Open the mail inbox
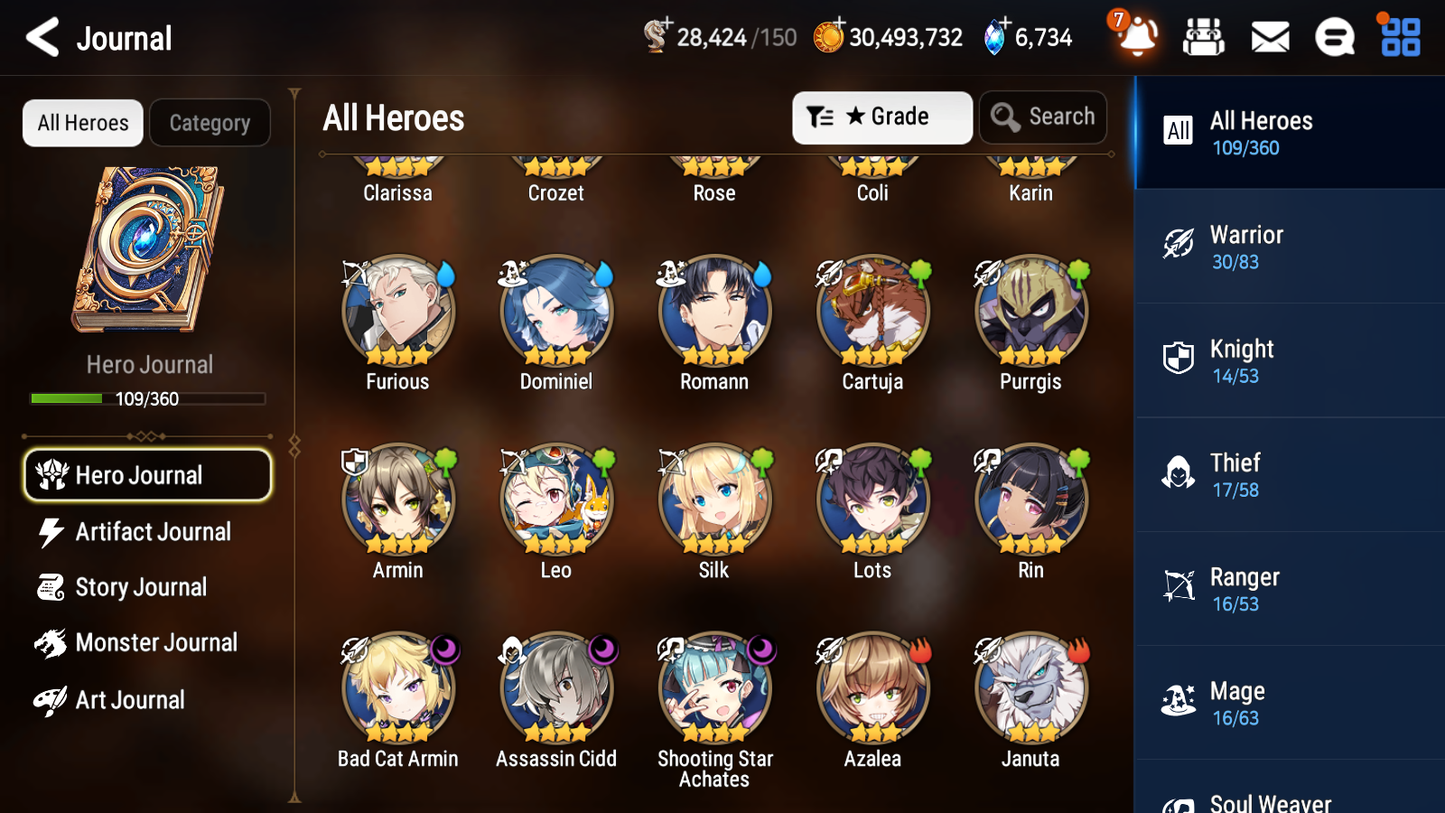Viewport: 1445px width, 813px height. coord(1270,36)
